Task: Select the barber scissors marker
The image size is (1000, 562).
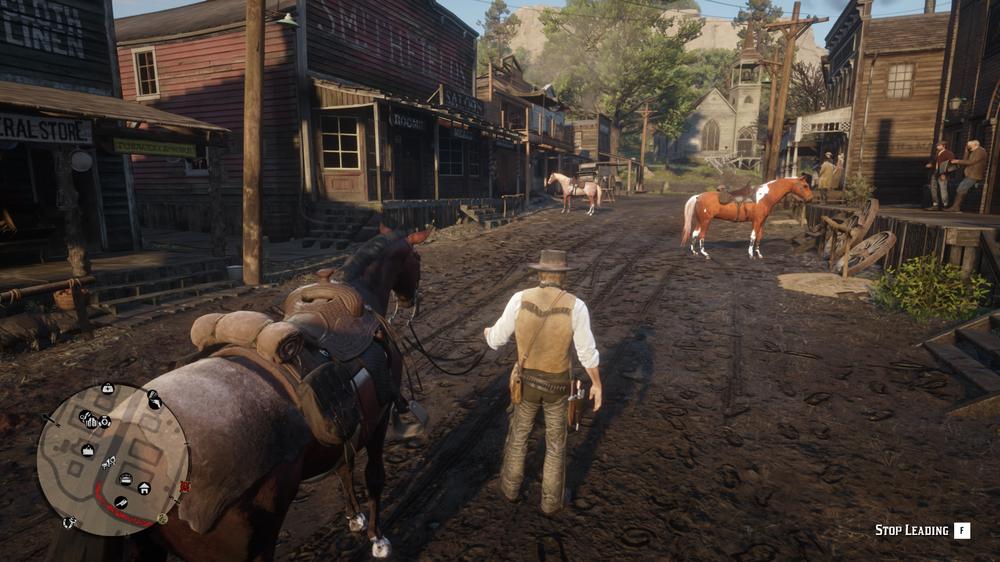Action: 84,417
